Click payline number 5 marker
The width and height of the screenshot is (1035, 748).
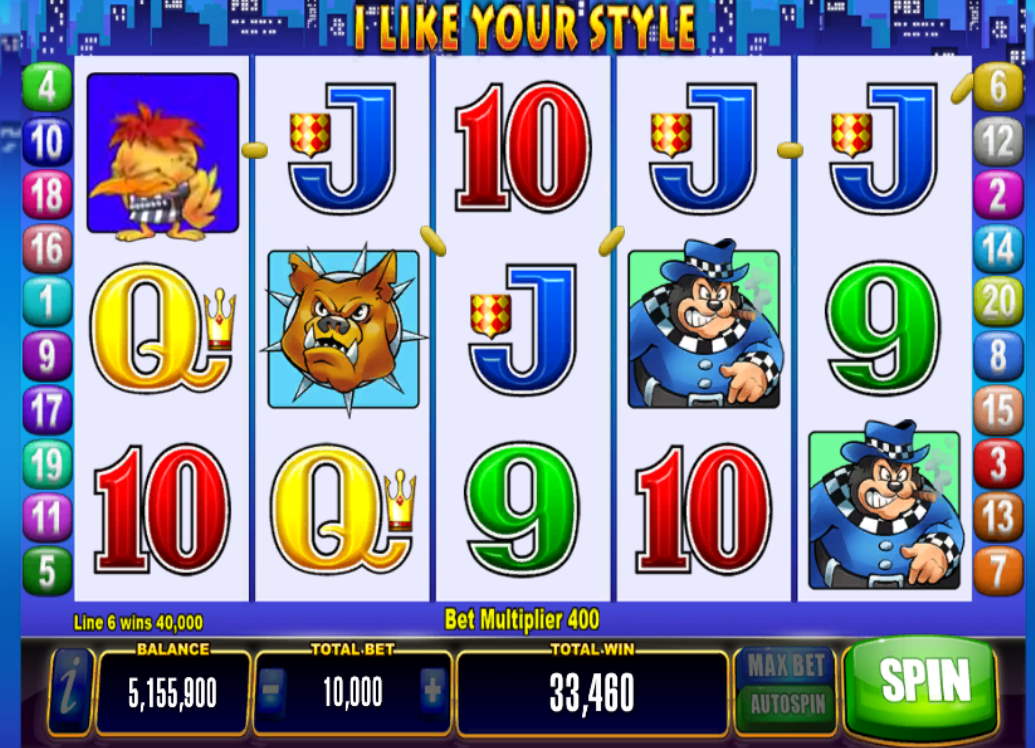(x=47, y=571)
